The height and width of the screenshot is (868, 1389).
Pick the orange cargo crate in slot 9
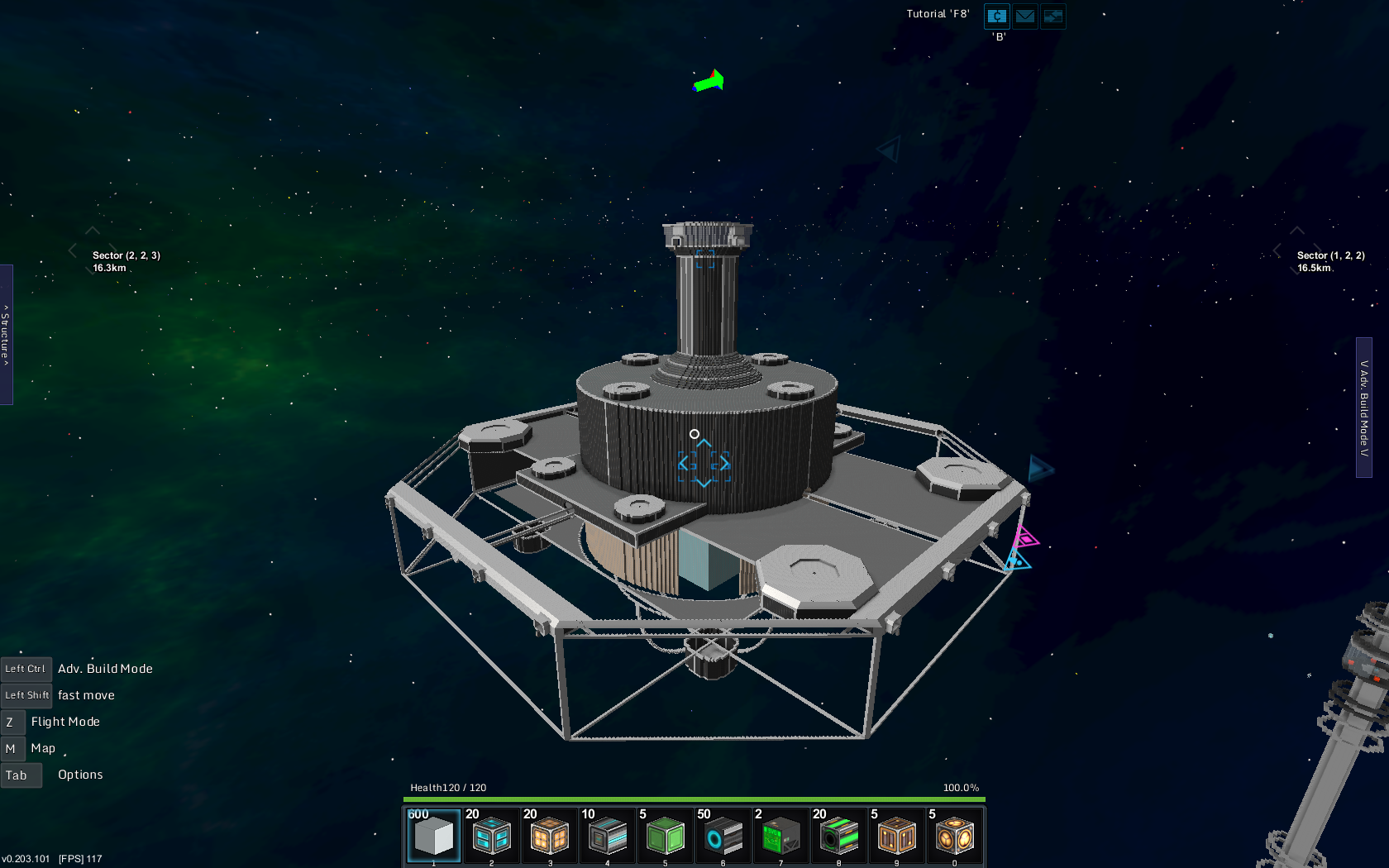click(896, 837)
